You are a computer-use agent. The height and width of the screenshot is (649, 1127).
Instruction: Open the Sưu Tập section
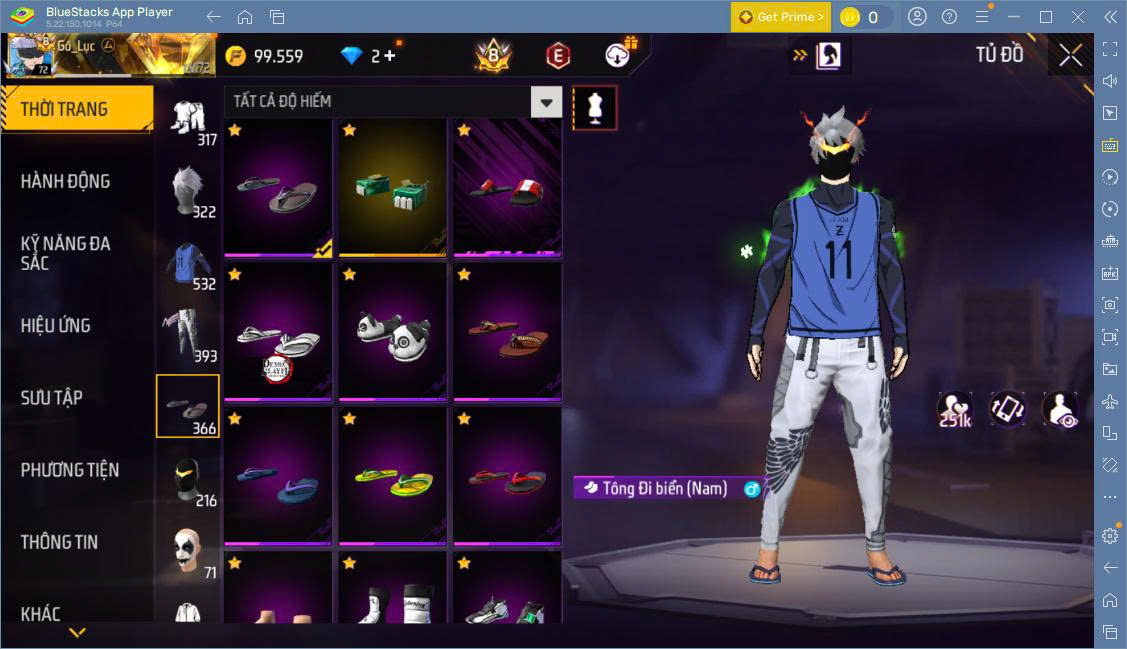click(x=52, y=397)
